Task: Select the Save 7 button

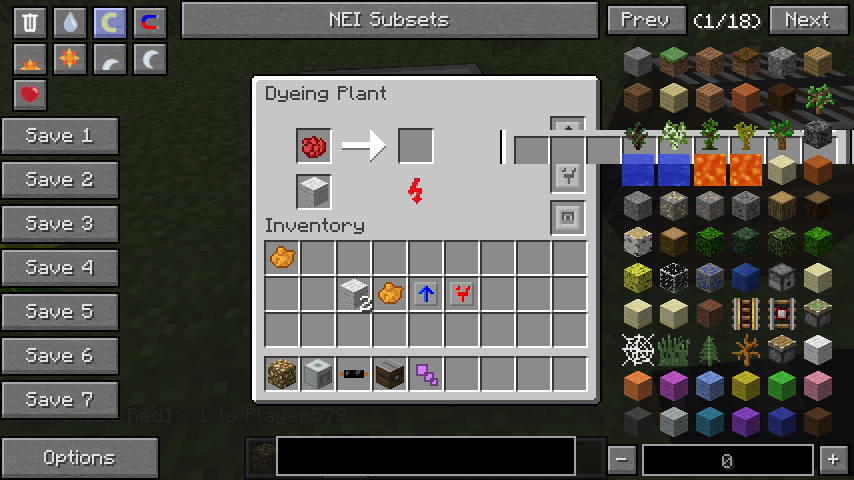Action: click(x=60, y=400)
